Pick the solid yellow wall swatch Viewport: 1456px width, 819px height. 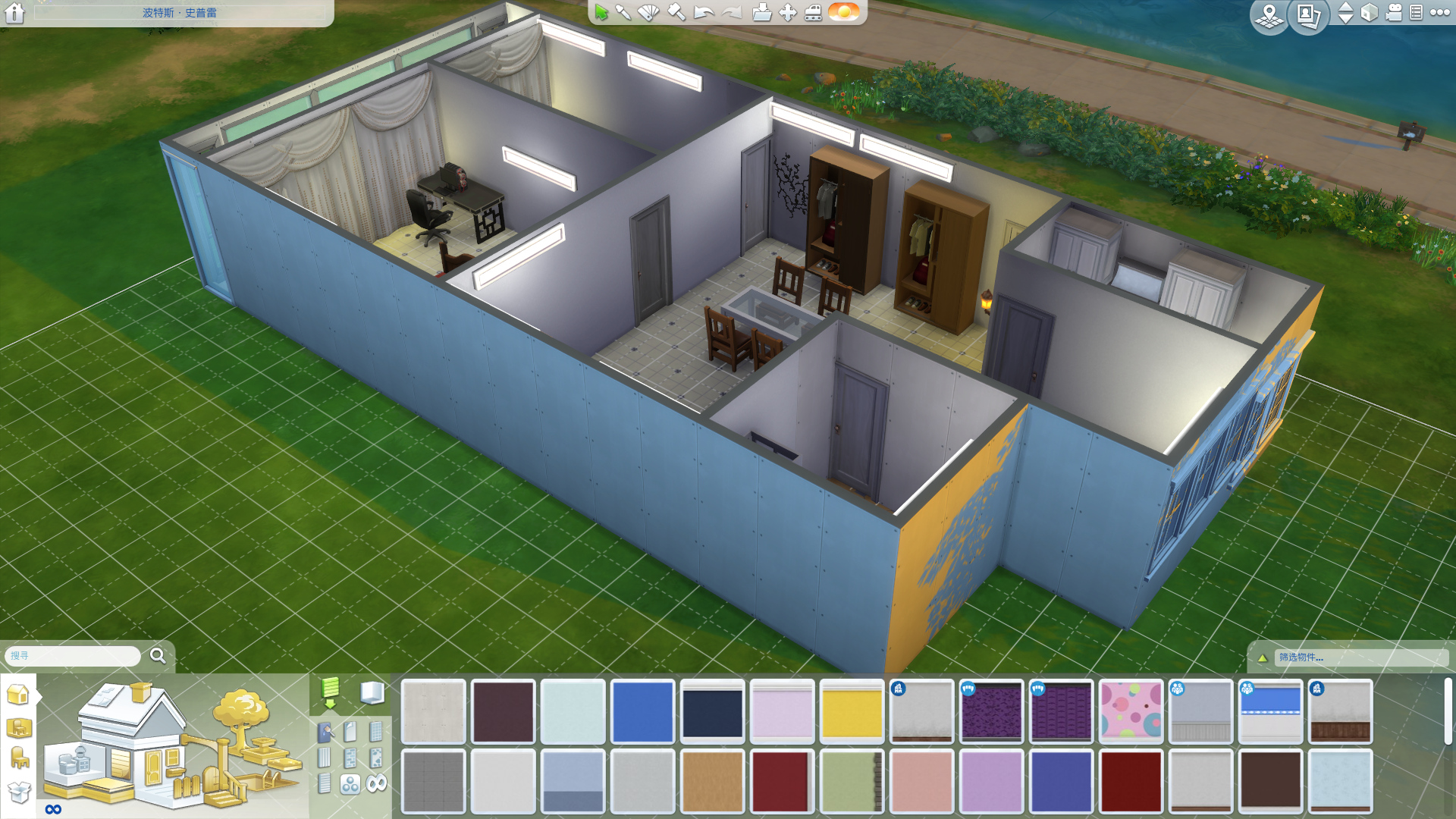[x=852, y=711]
